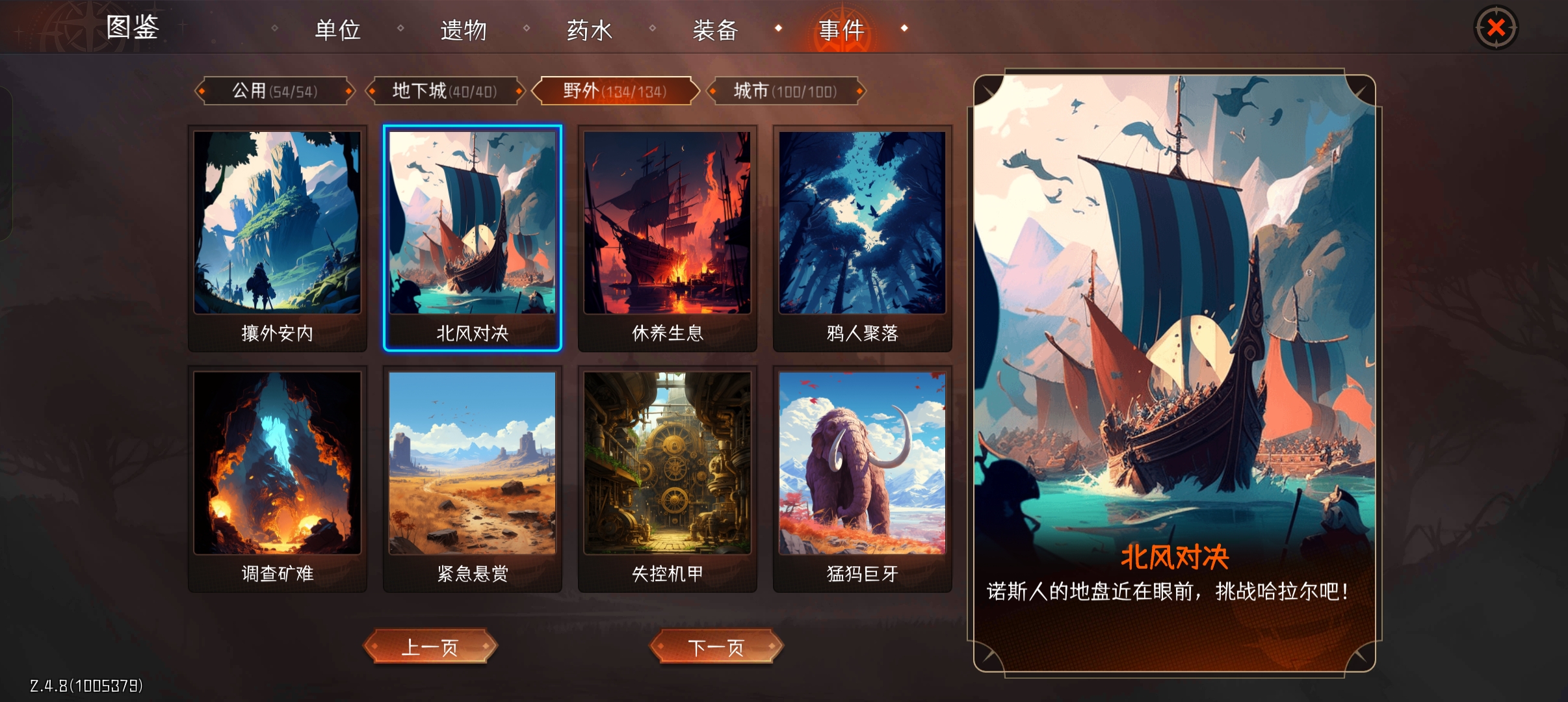This screenshot has height=702, width=1568.
Task: Switch to the 单位 tab
Action: click(338, 29)
